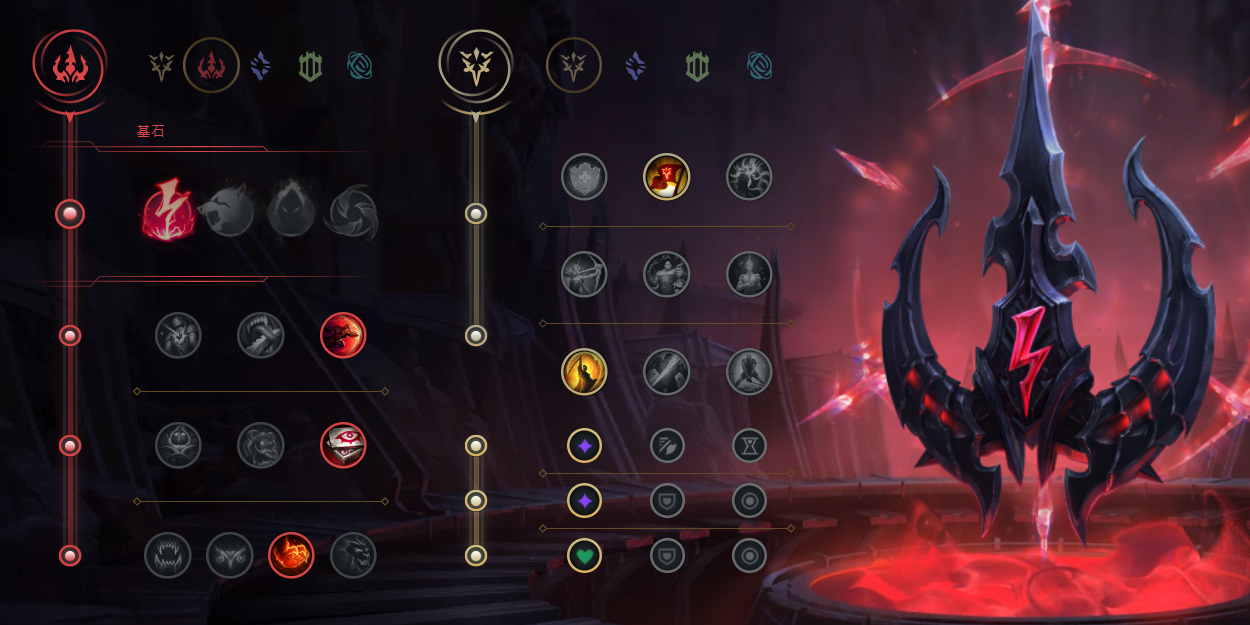The image size is (1250, 625).
Task: Select the Taste of Blood rune
Action: point(261,336)
